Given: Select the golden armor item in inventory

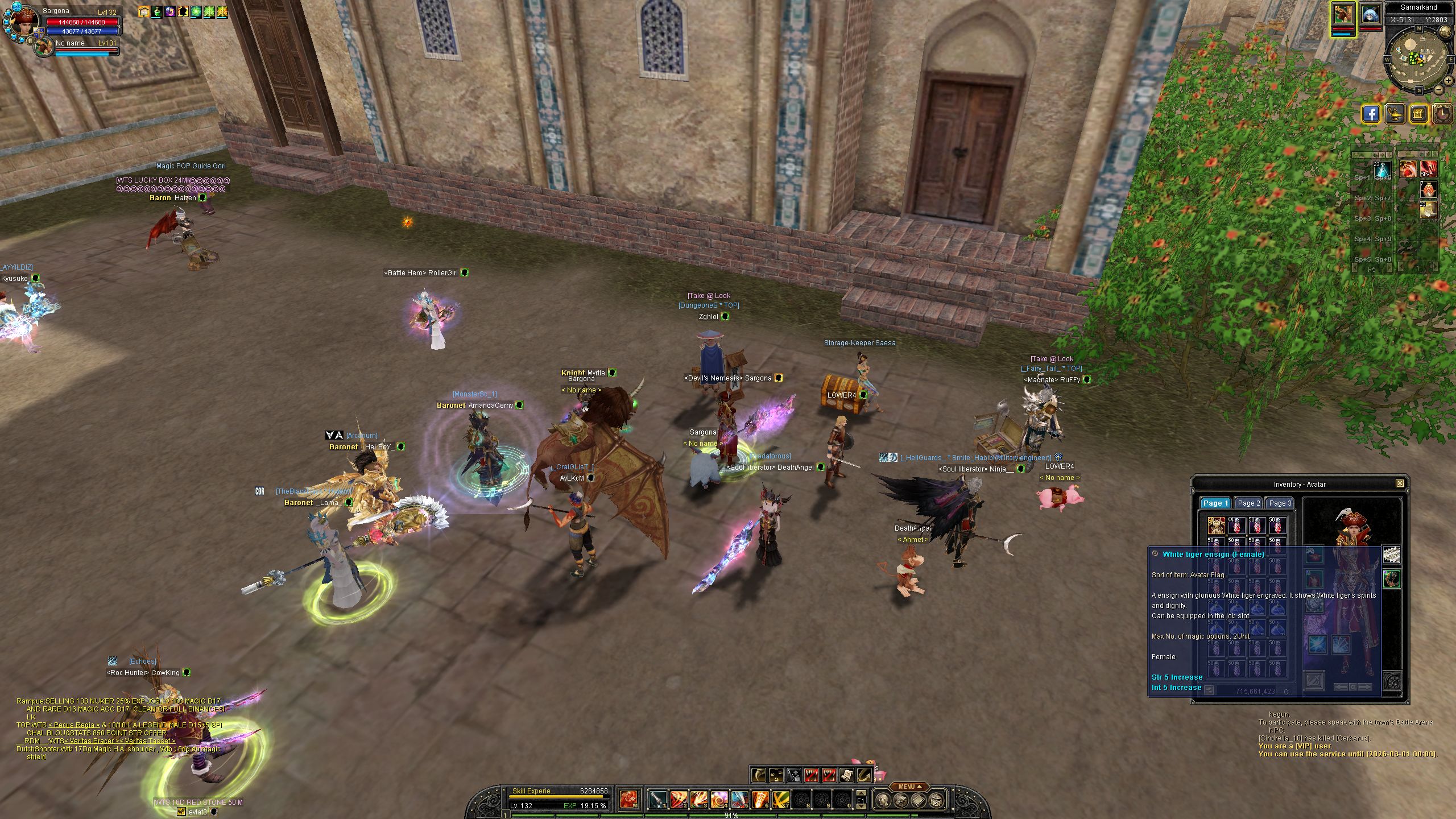Looking at the screenshot, I should click(1216, 525).
